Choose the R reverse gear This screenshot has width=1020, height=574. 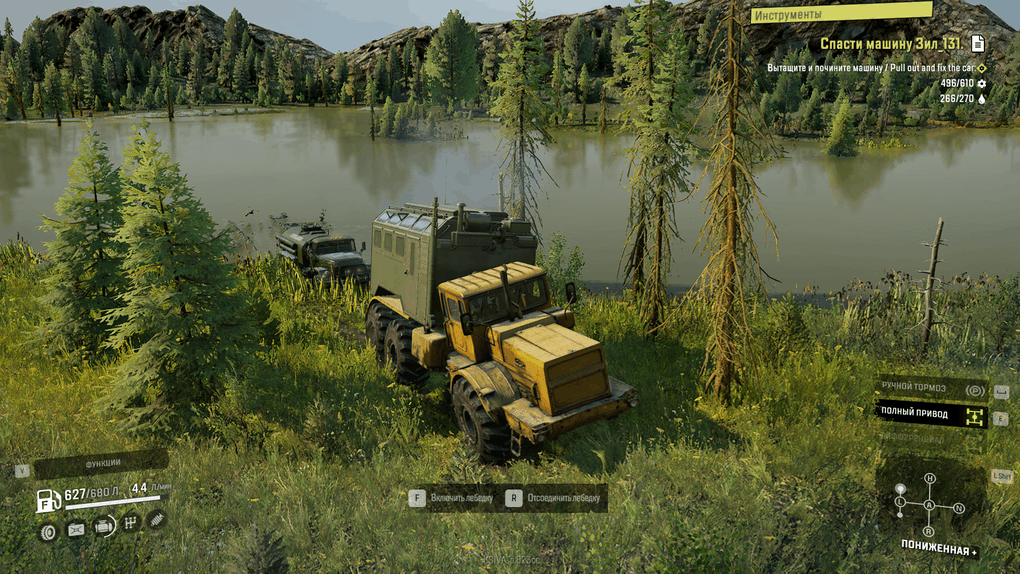click(x=929, y=531)
